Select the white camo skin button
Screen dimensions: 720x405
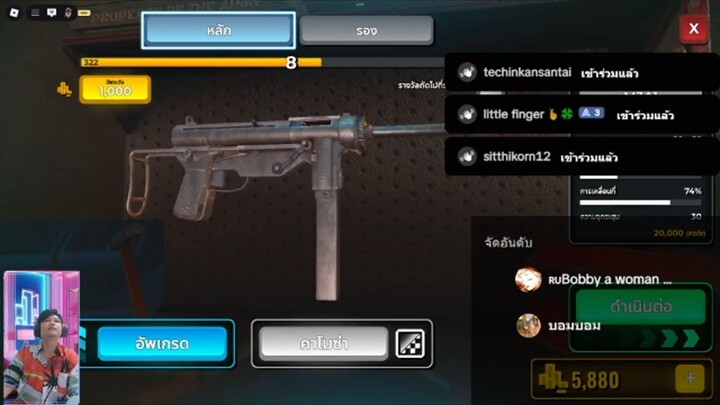coord(323,344)
